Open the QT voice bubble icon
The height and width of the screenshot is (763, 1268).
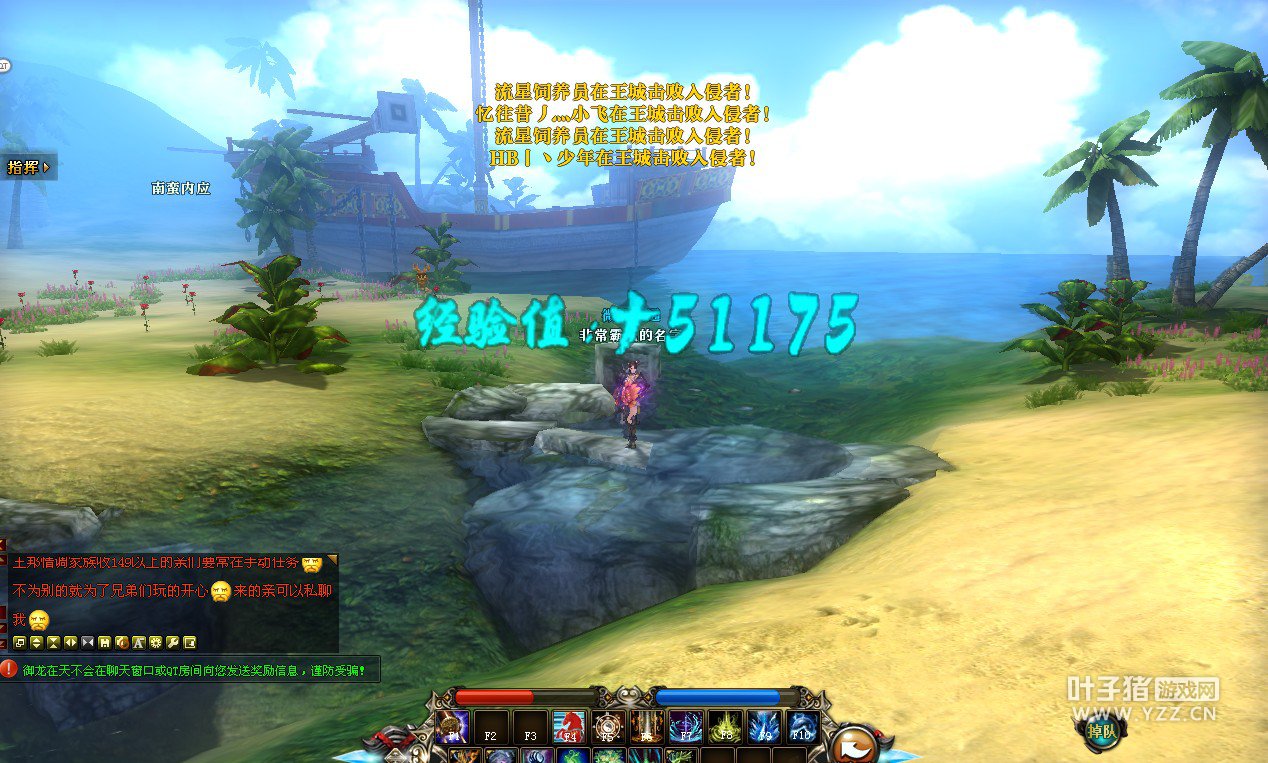click(4, 66)
